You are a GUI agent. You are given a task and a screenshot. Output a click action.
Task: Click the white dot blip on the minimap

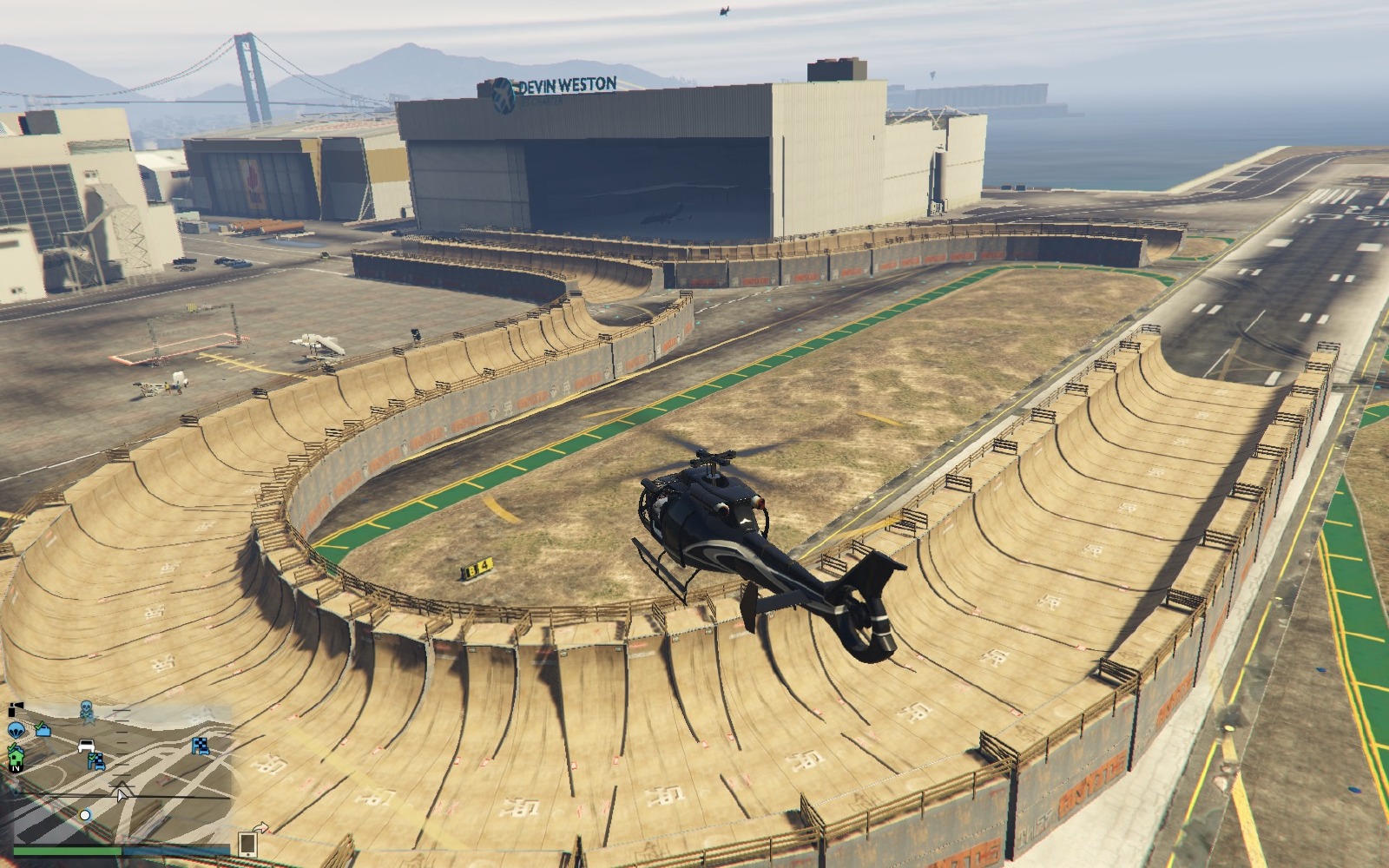pyautogui.click(x=85, y=814)
